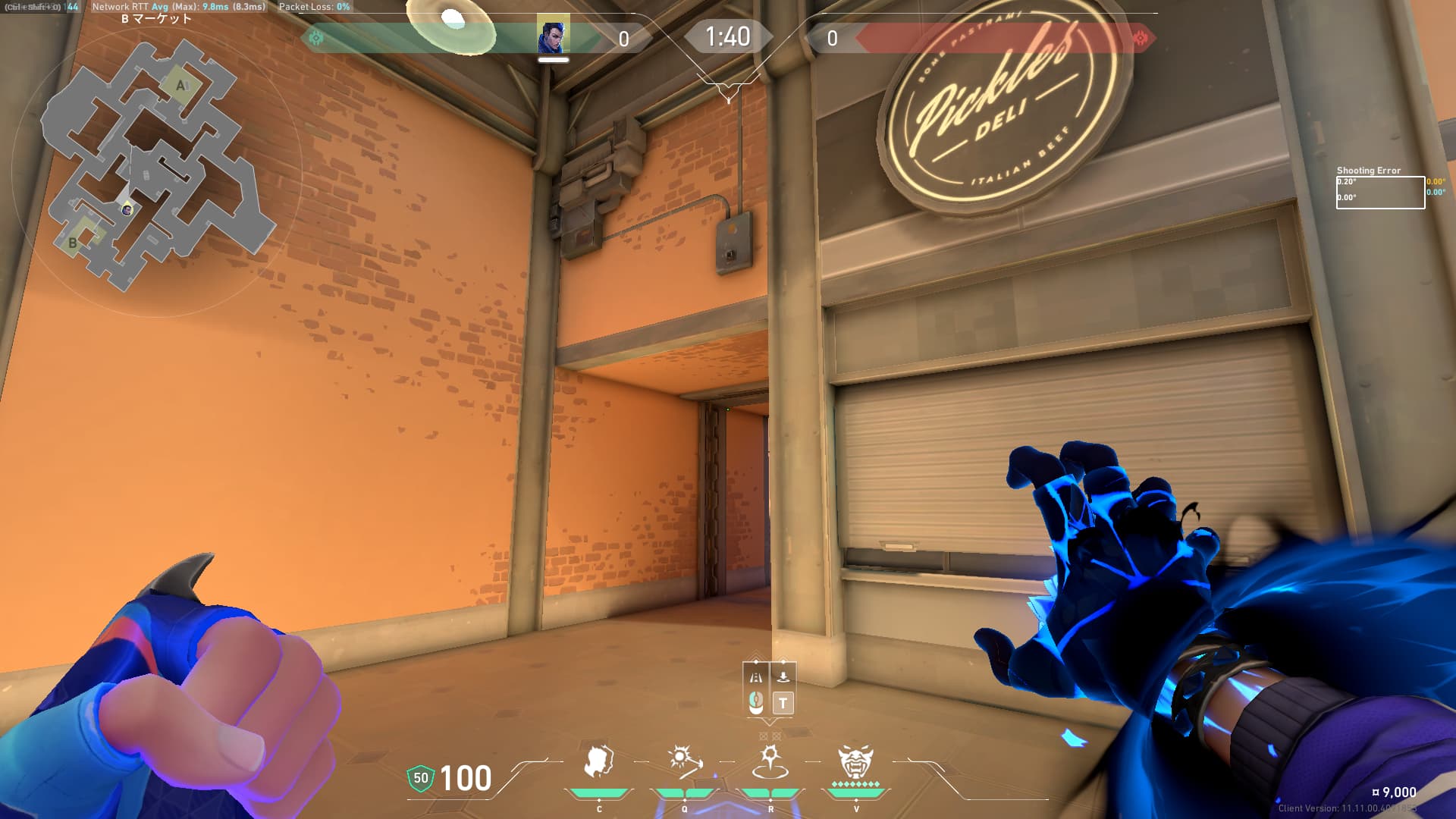The image size is (1456, 819).
Task: Activate the Gatecrash teleport tether ability icon
Action: point(770,761)
